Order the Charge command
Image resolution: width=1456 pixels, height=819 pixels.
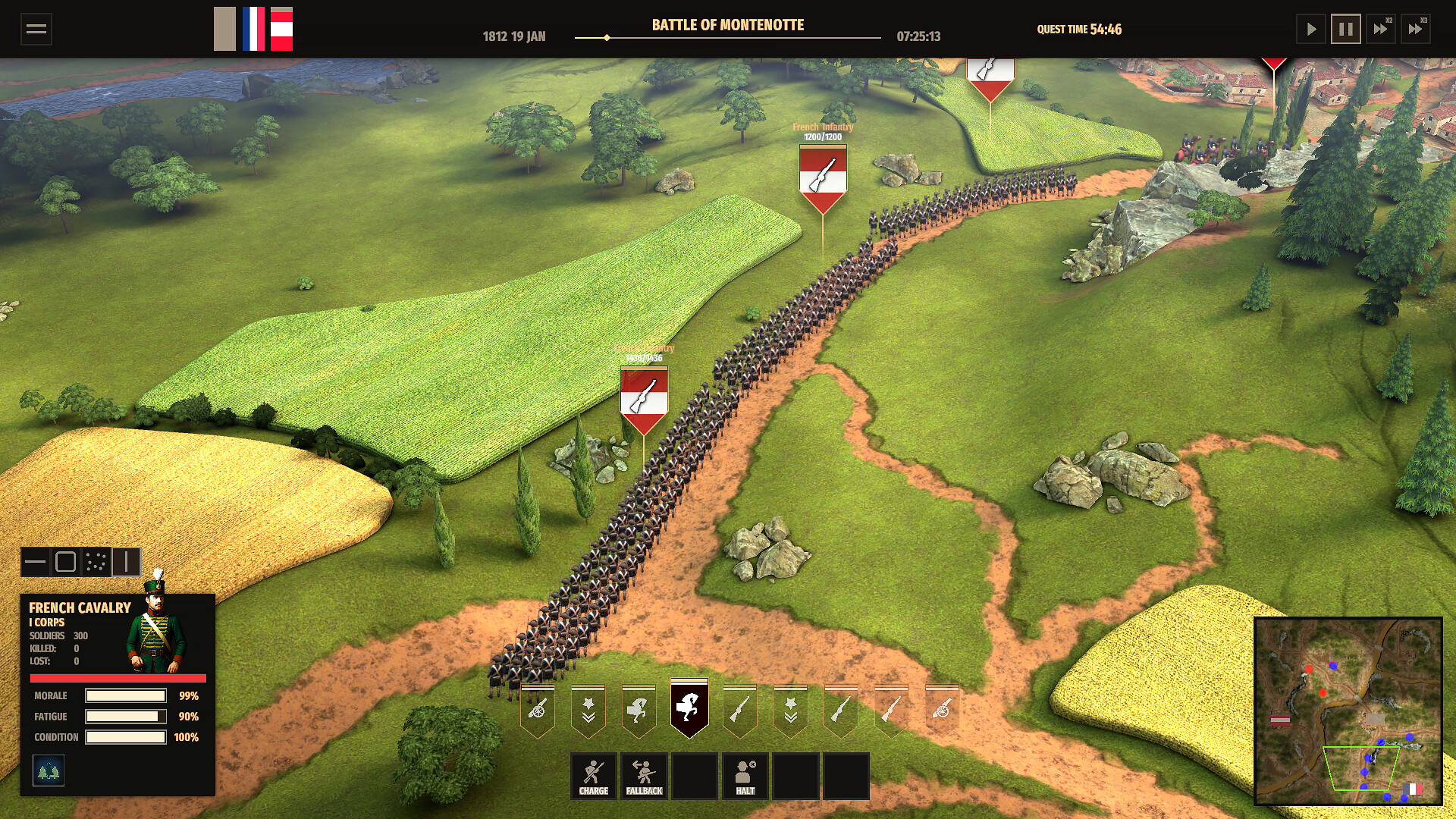pos(593,776)
